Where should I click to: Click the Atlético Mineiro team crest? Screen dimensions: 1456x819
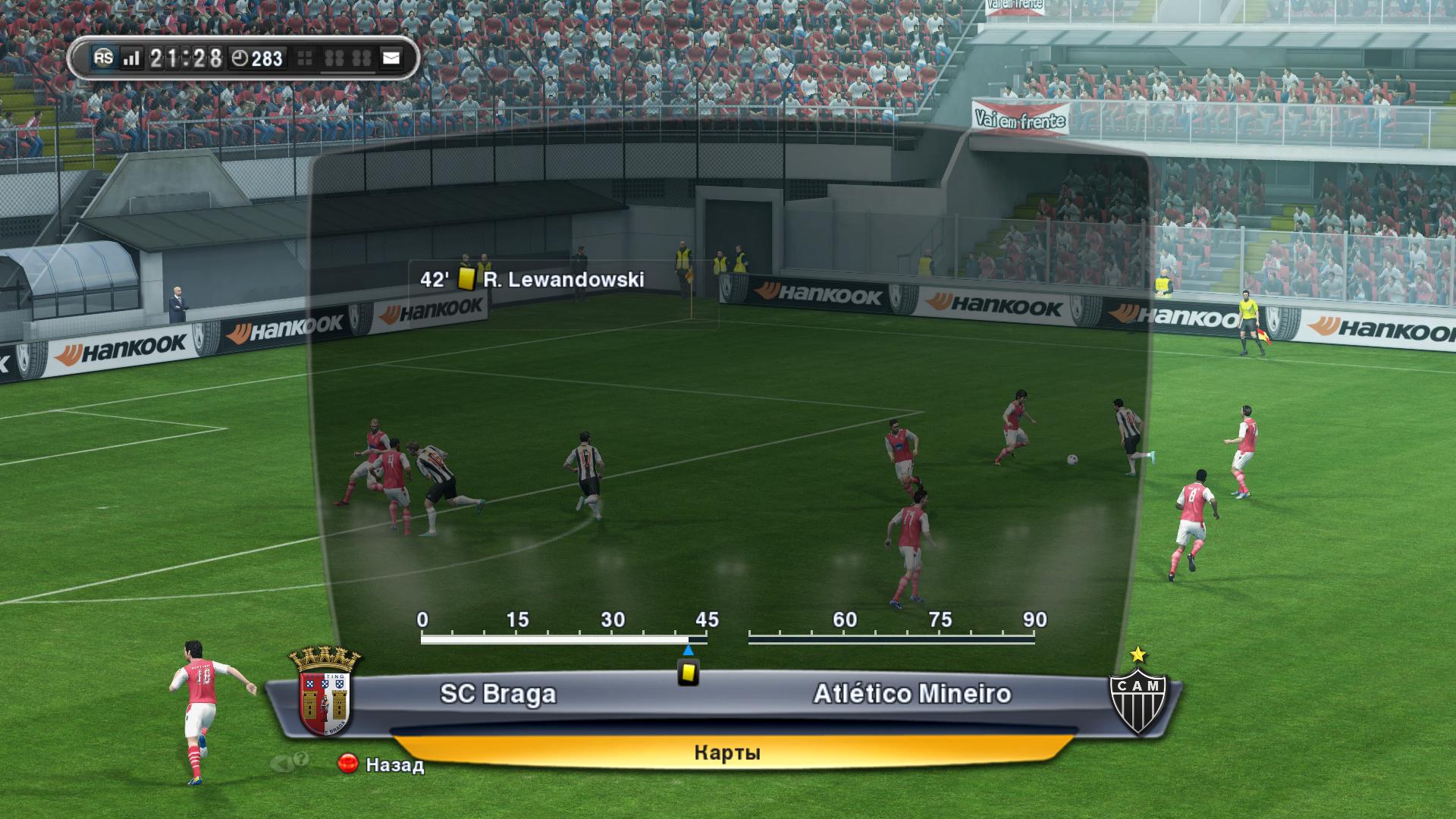point(1137,695)
